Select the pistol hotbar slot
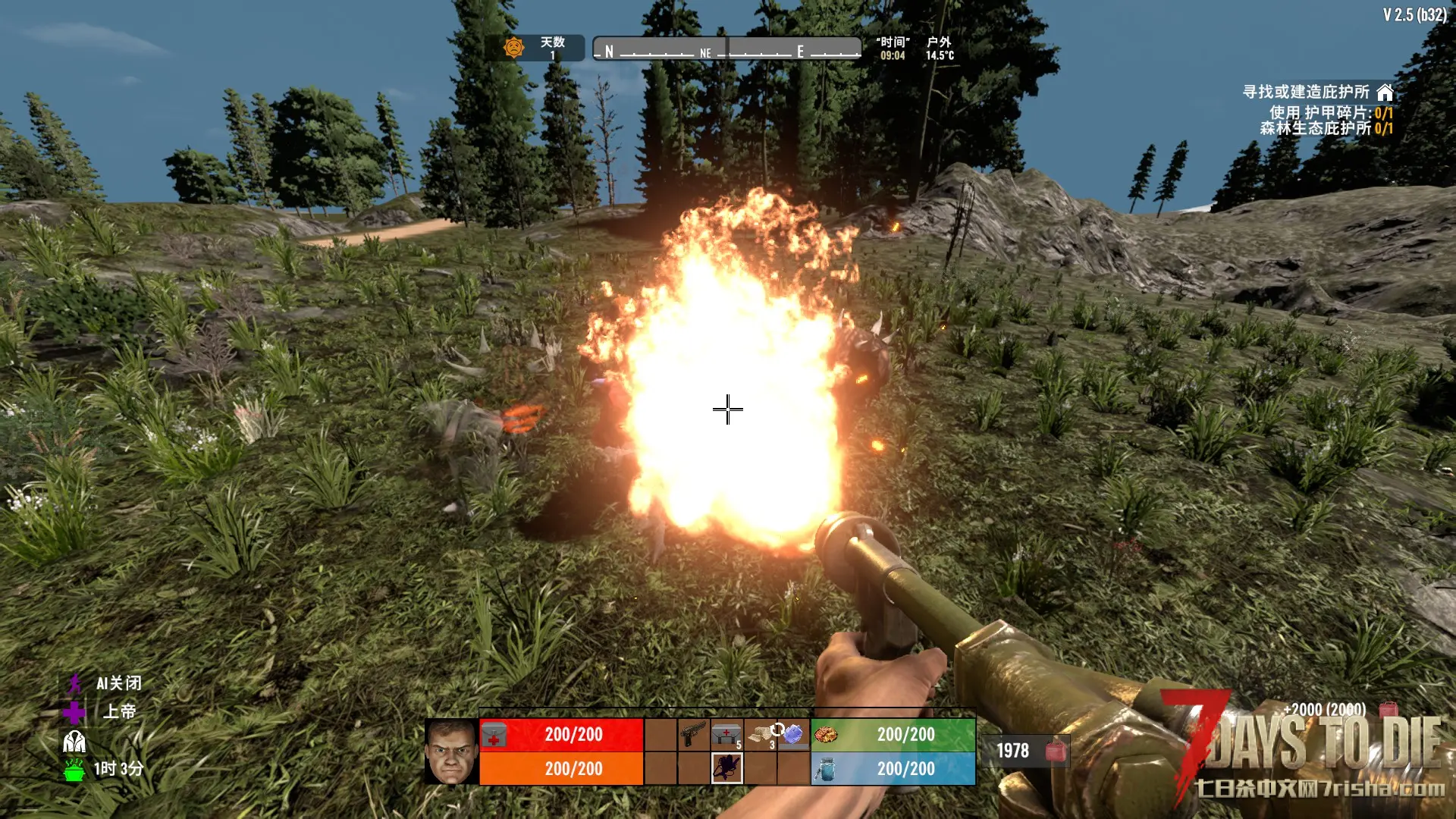 tap(693, 735)
